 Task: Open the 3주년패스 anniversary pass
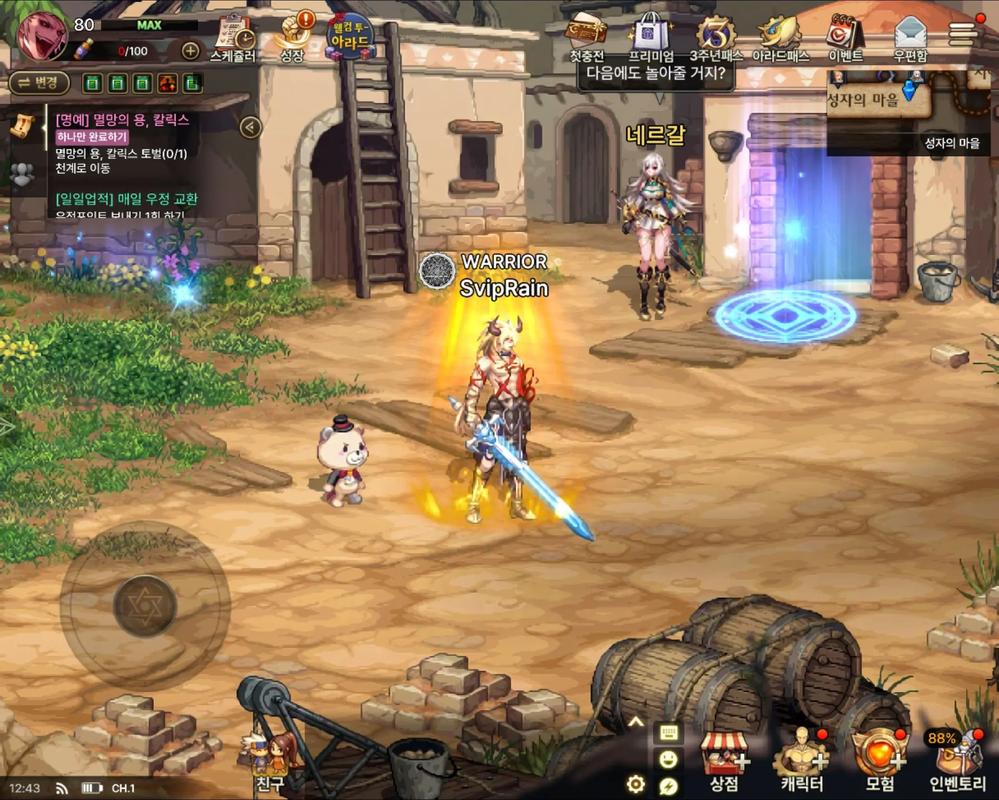click(x=715, y=37)
